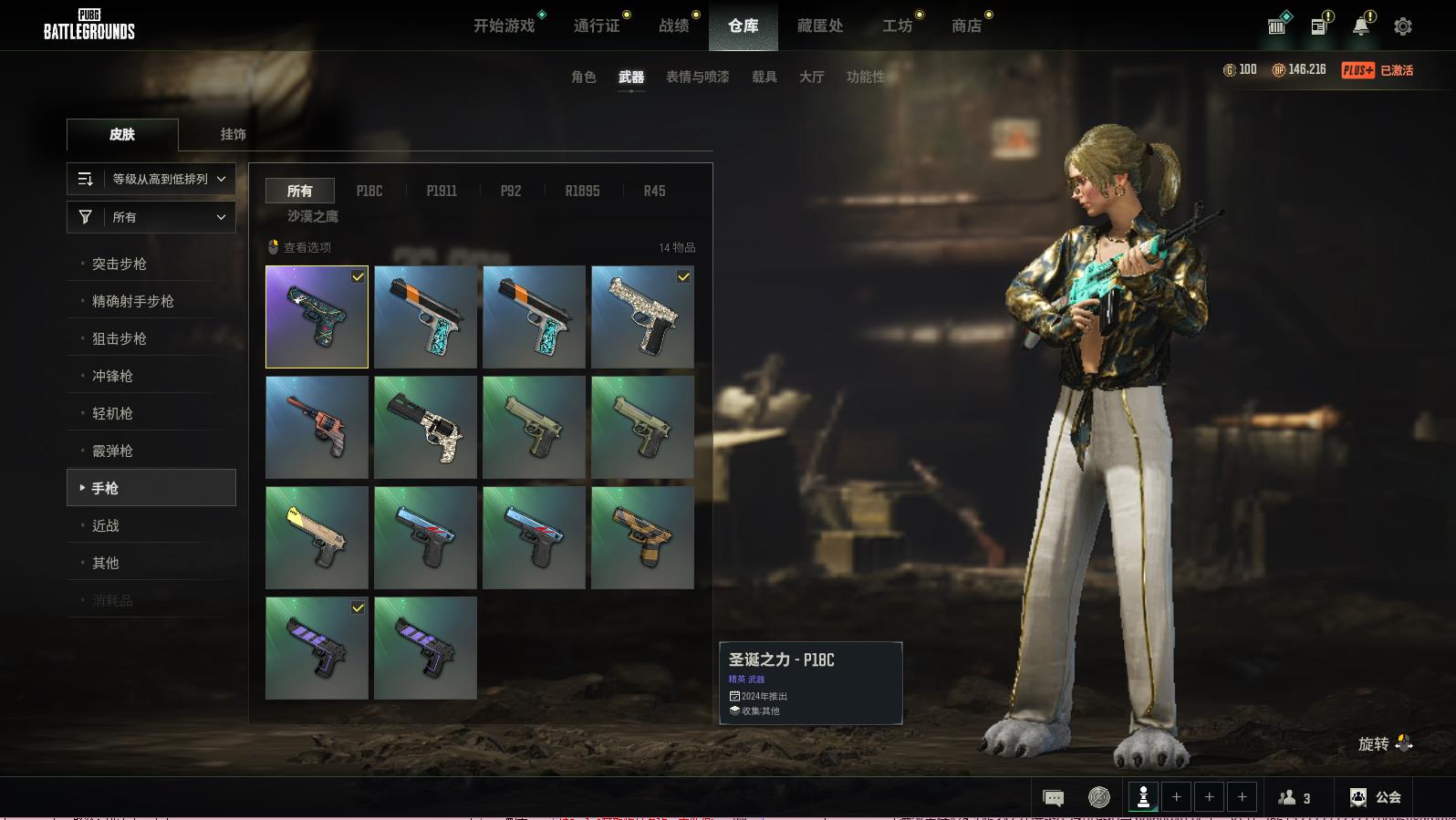Screen dimensions: 1456x820
Task: Open the 公会 clan panel
Action: pos(1377,797)
